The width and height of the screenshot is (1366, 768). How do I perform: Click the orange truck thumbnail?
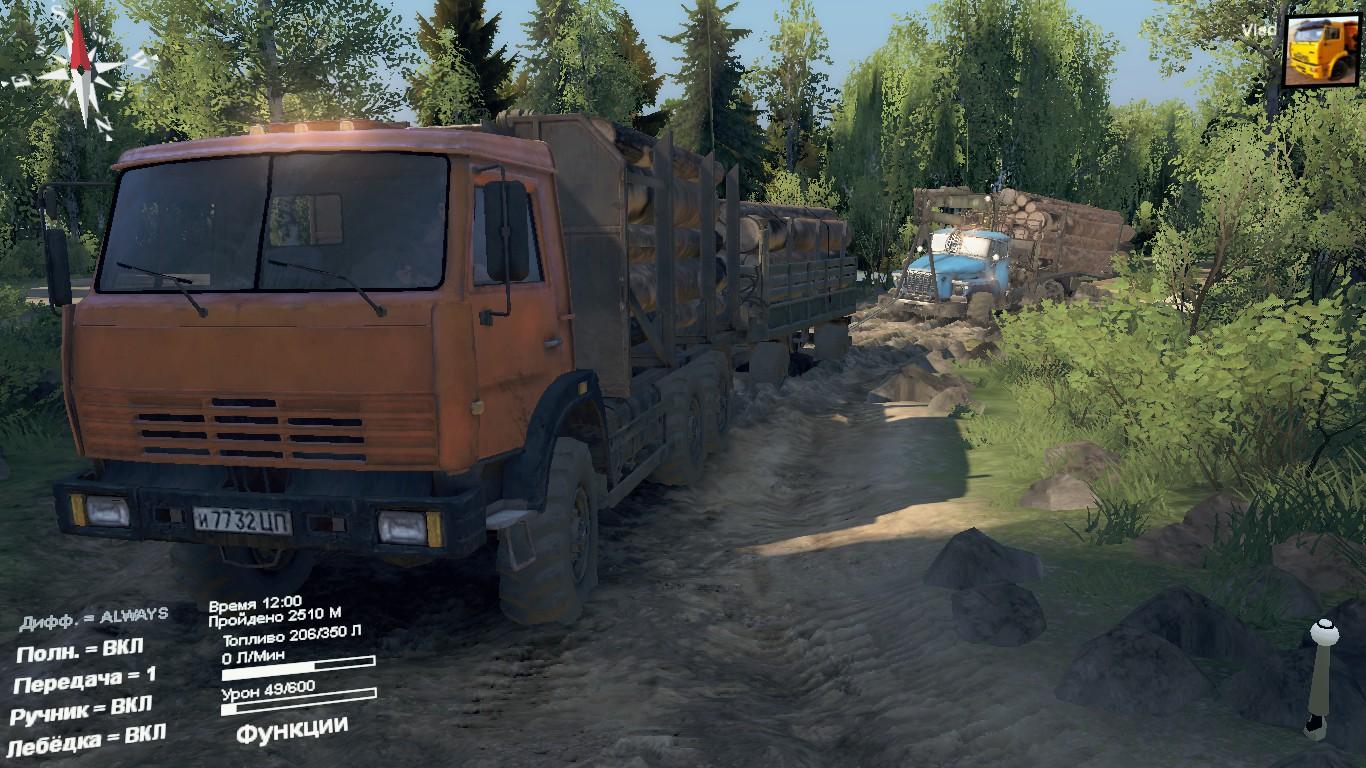1321,49
